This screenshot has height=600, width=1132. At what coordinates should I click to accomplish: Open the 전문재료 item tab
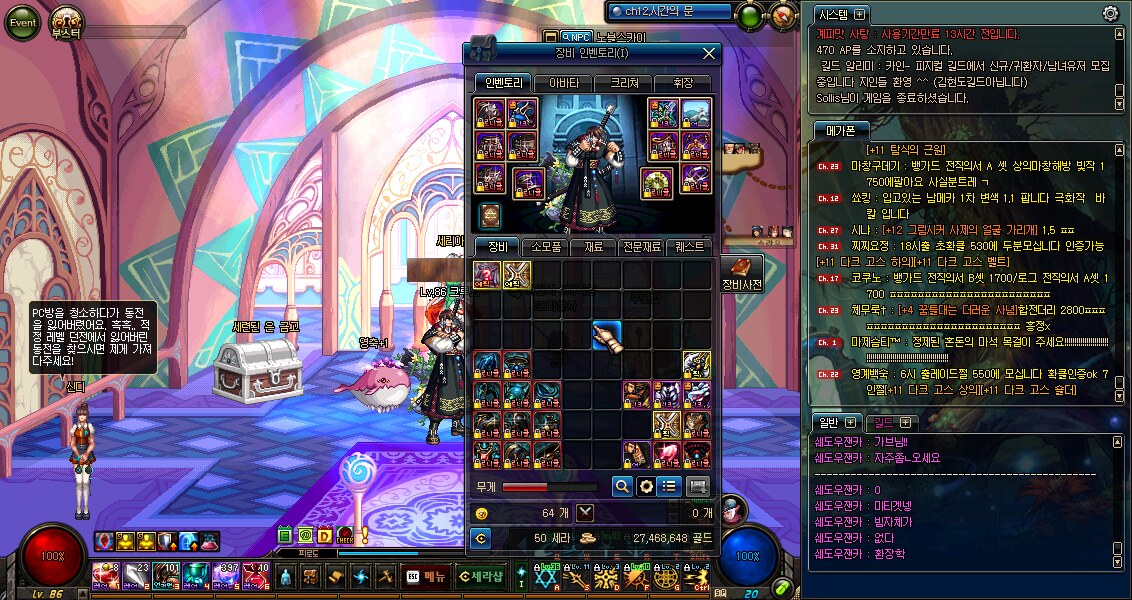[x=642, y=246]
